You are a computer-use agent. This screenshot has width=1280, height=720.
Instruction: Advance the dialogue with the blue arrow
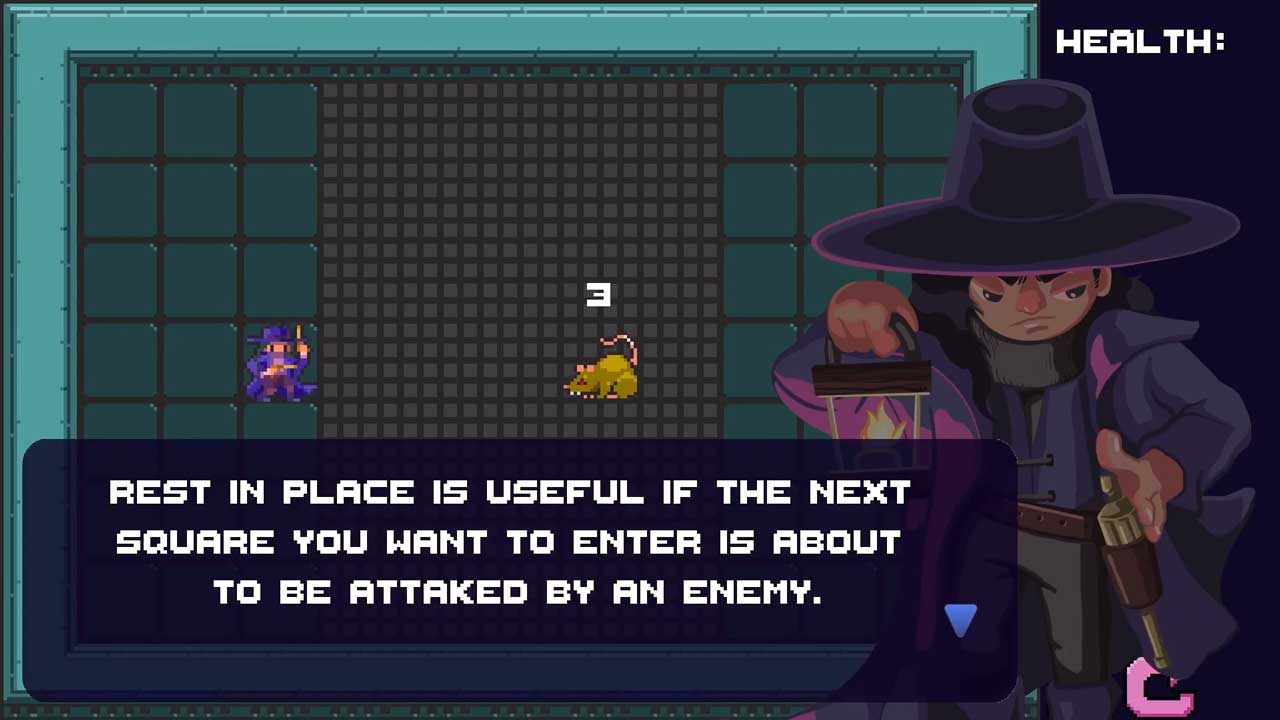pos(960,620)
